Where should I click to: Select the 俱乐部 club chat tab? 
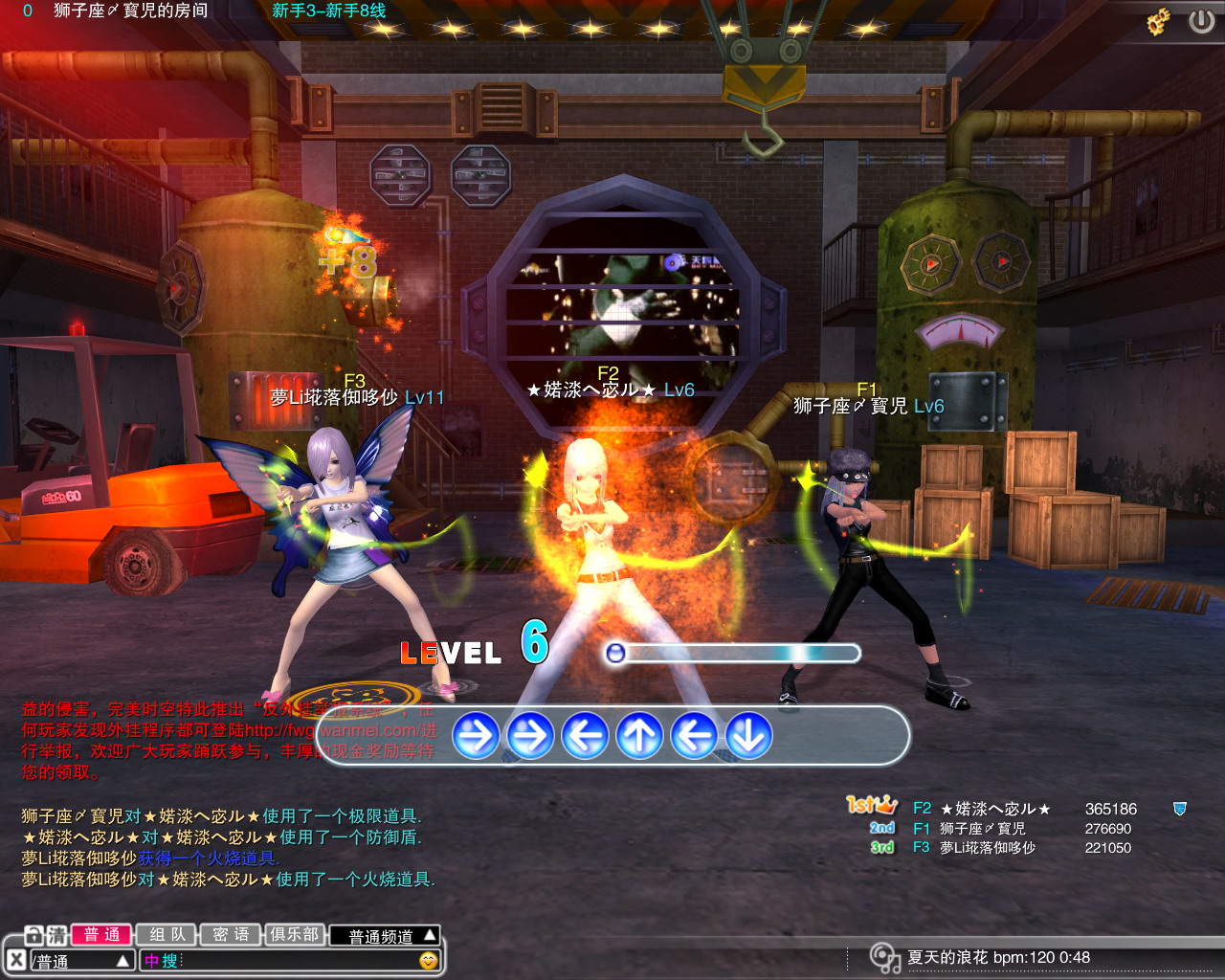click(x=294, y=935)
